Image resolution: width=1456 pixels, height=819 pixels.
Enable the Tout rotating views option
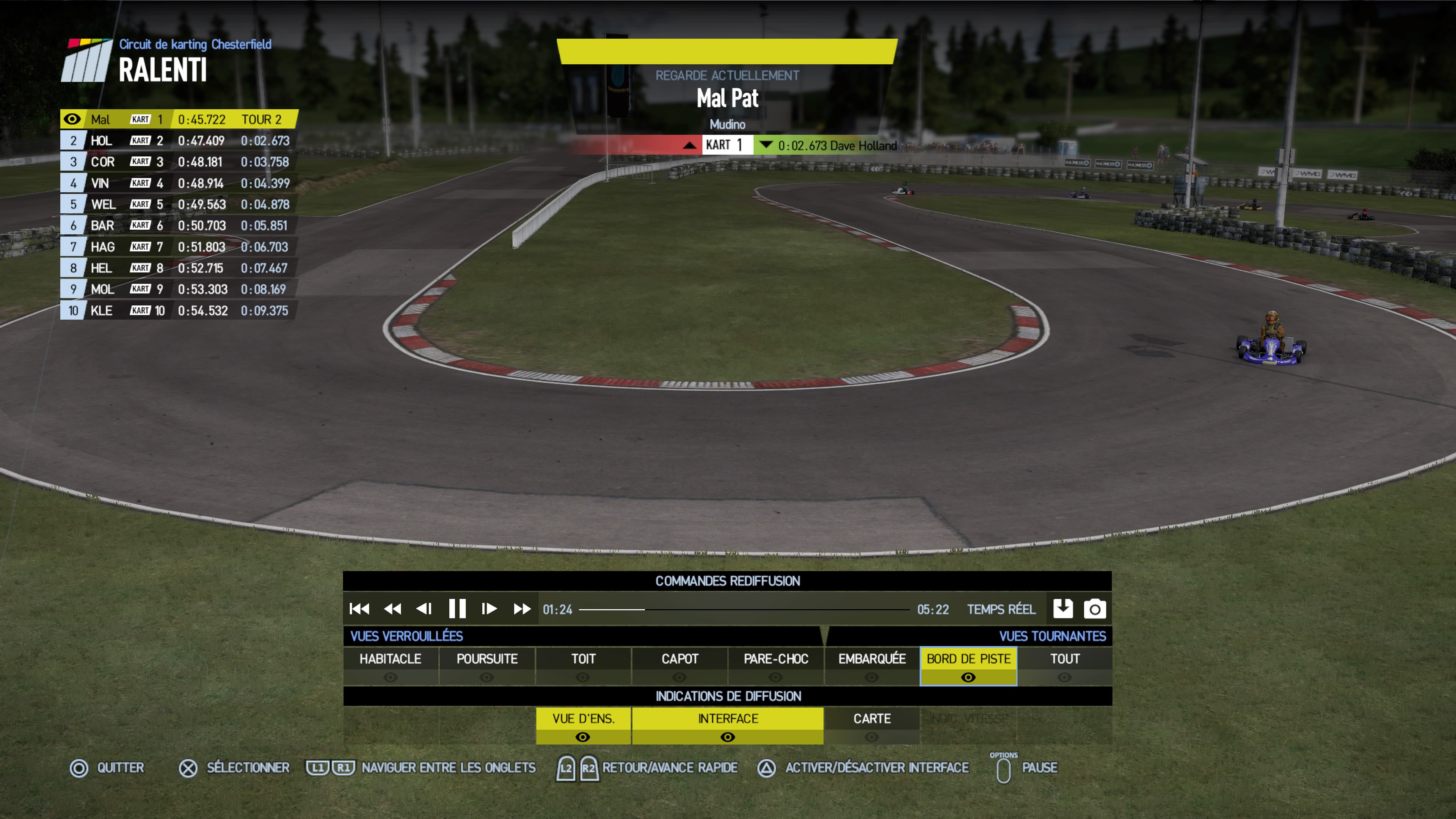[1064, 665]
